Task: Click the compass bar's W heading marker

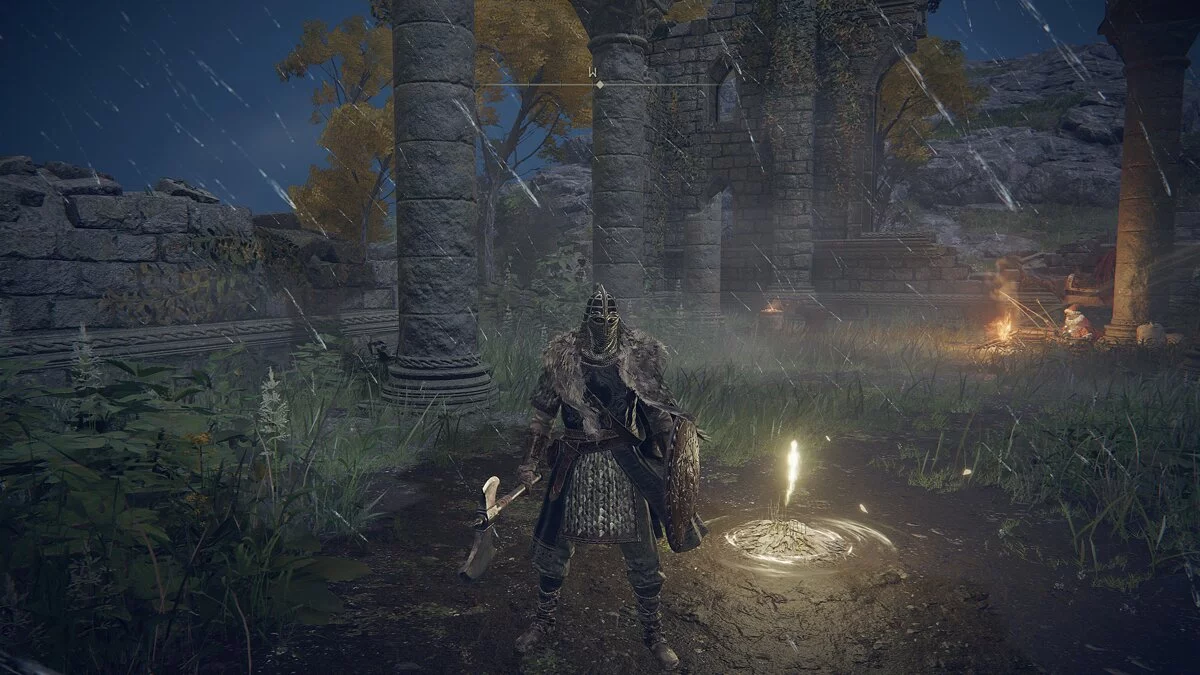Action: 594,73
